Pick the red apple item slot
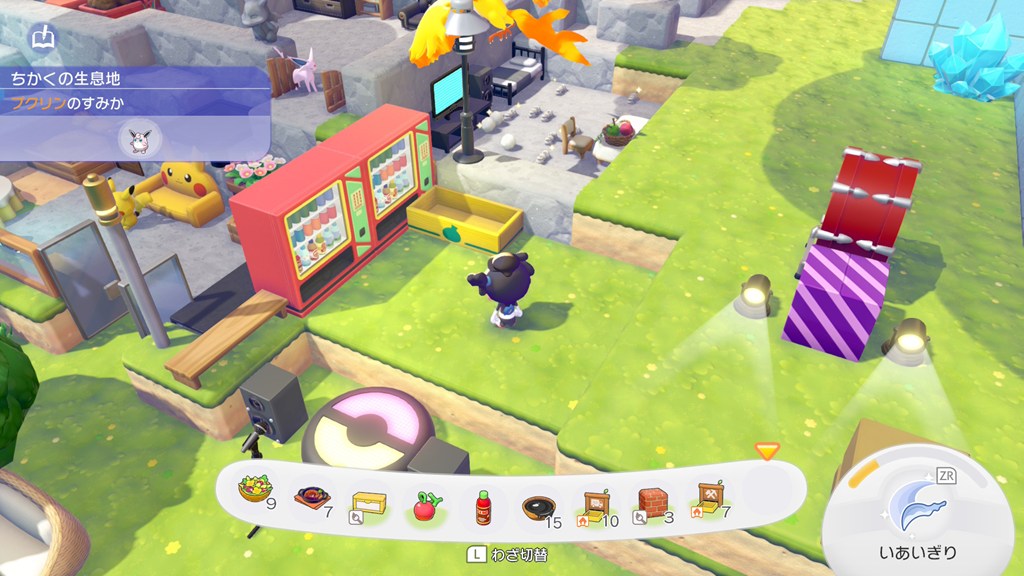Viewport: 1024px width, 576px height. 426,505
